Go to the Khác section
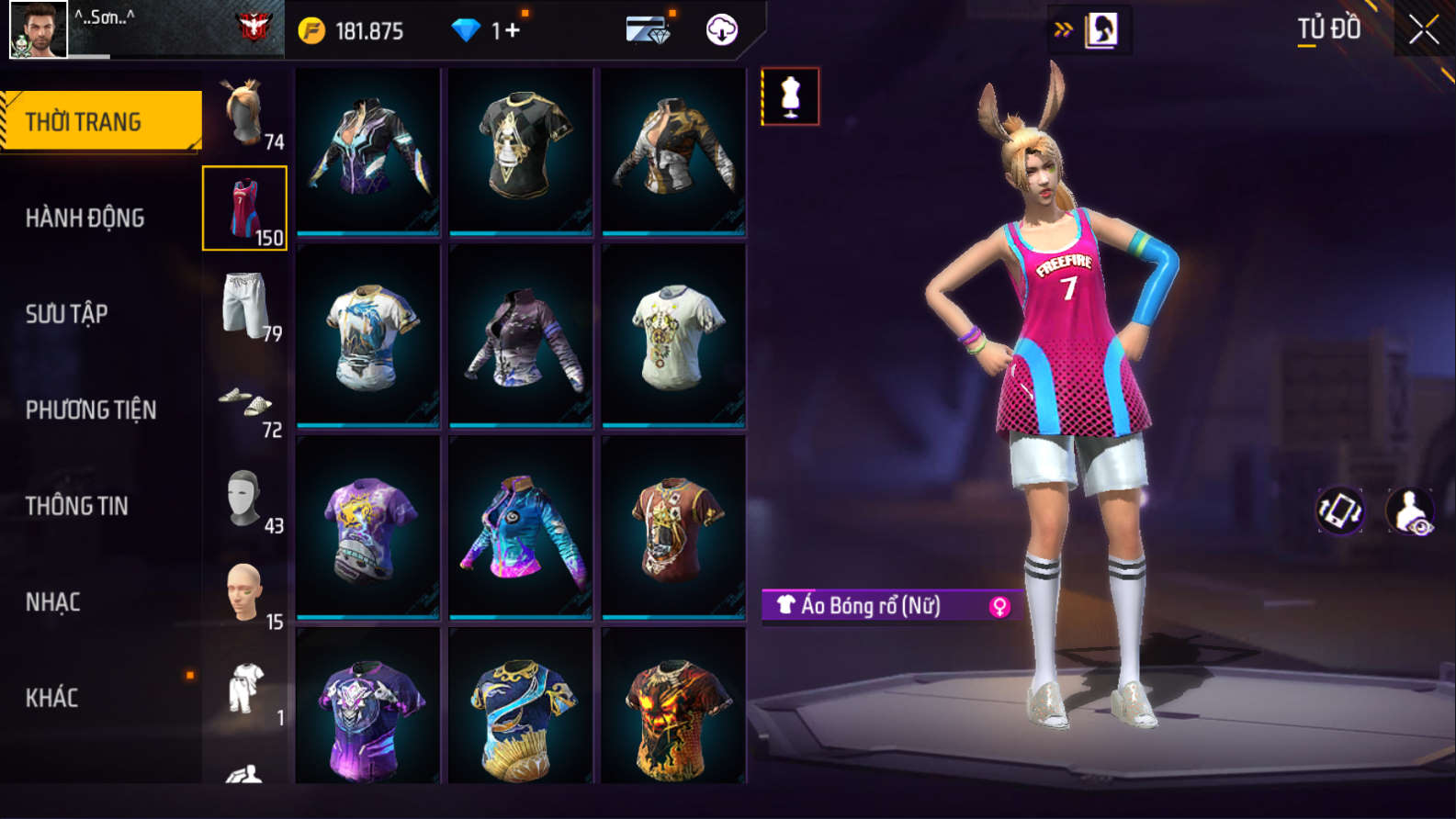Screen dimensions: 1456x819 coord(51,698)
